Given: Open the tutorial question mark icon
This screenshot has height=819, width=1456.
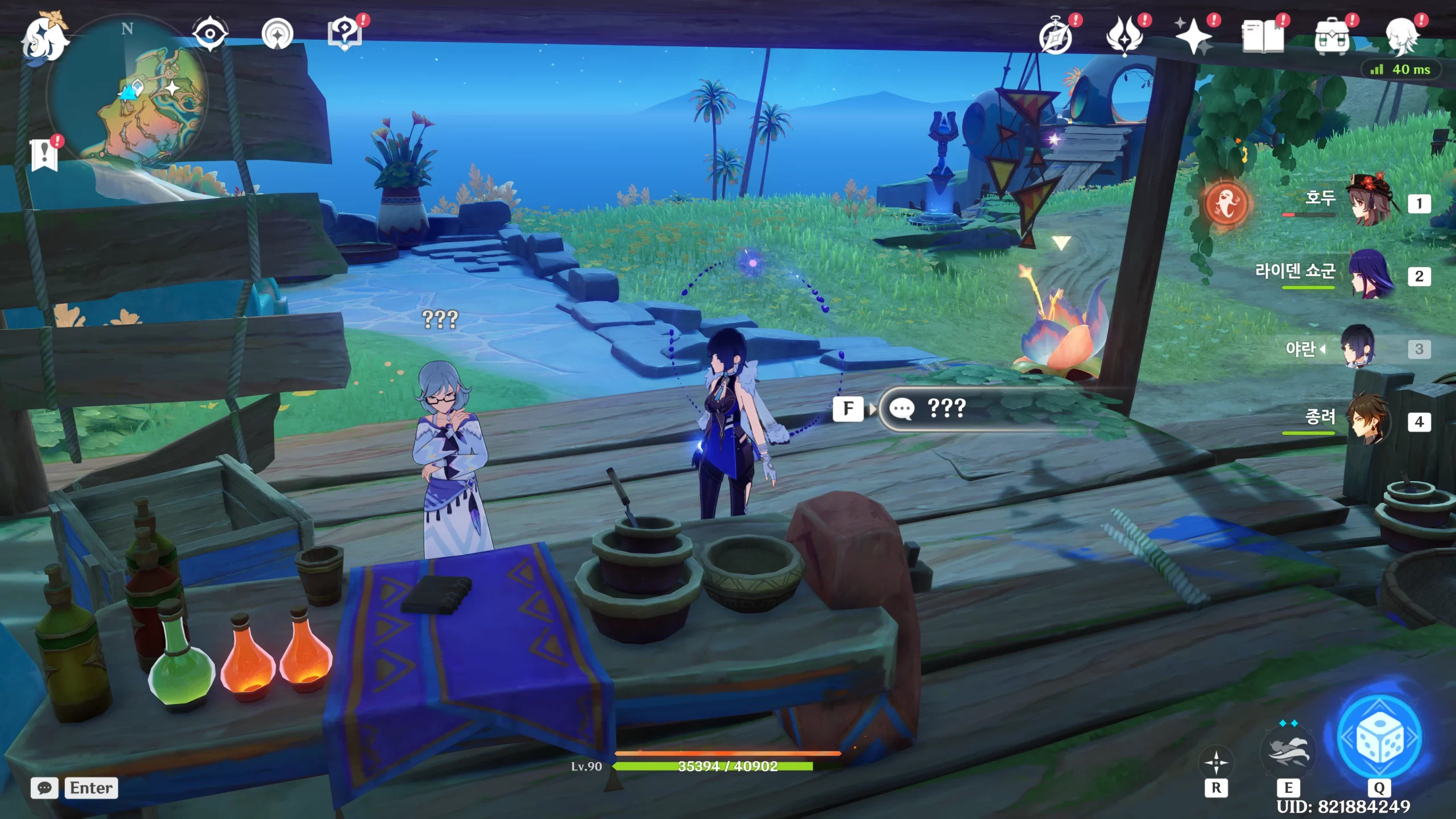Looking at the screenshot, I should pos(345,34).
